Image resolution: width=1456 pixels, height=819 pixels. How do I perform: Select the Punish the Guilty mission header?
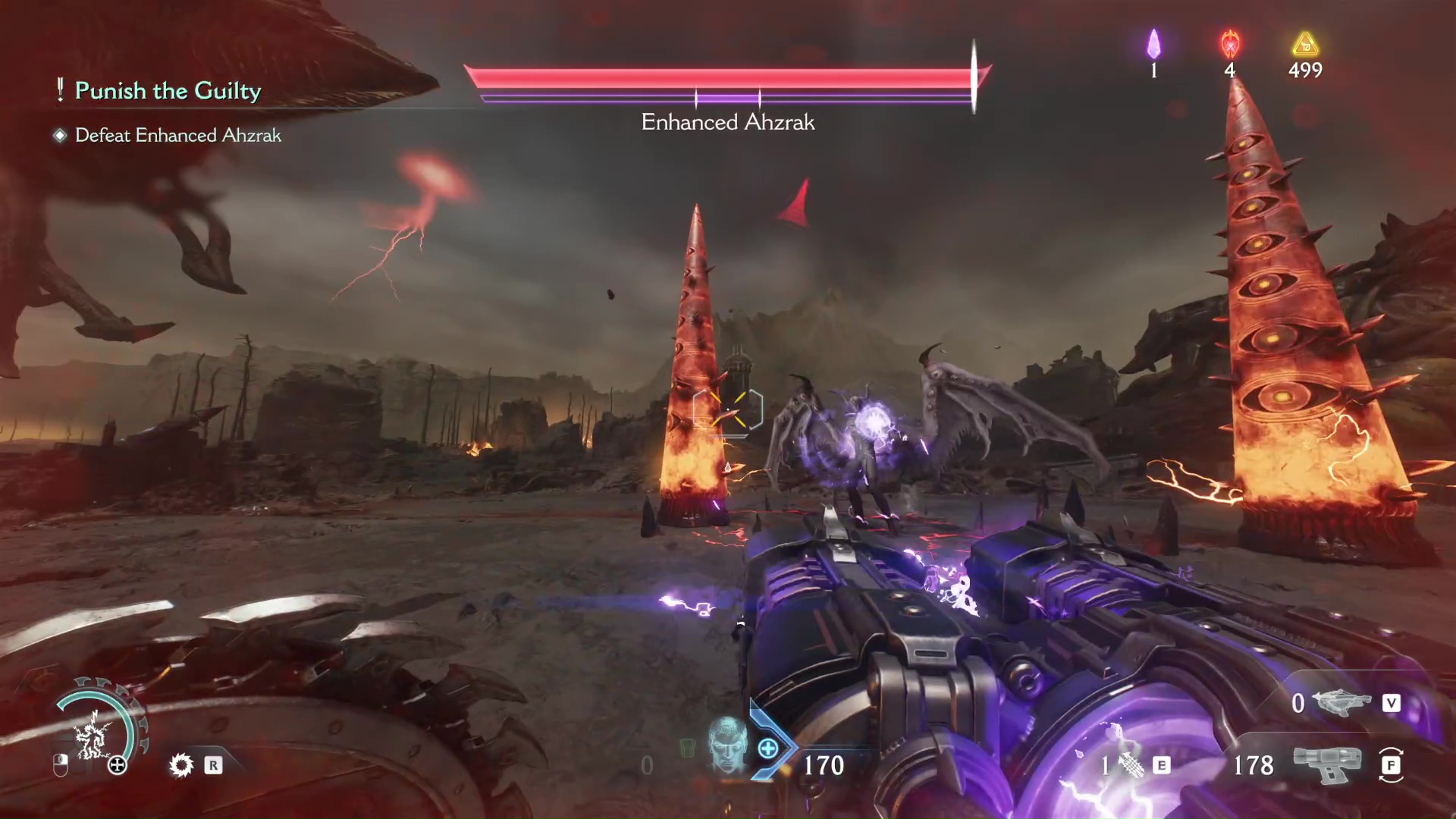167,90
